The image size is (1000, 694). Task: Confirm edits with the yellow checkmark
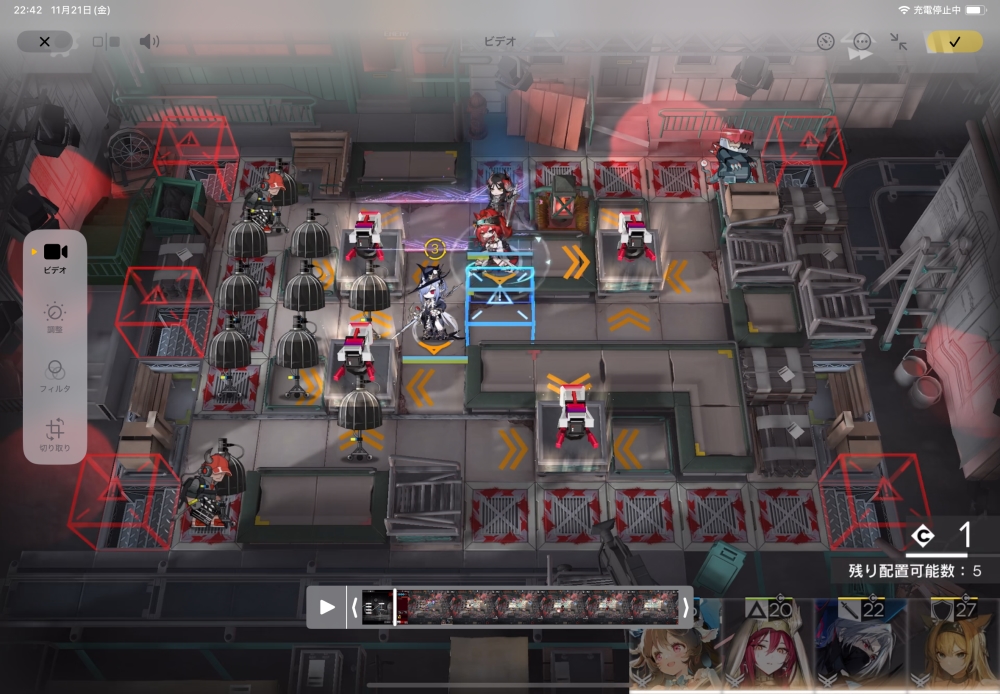954,42
